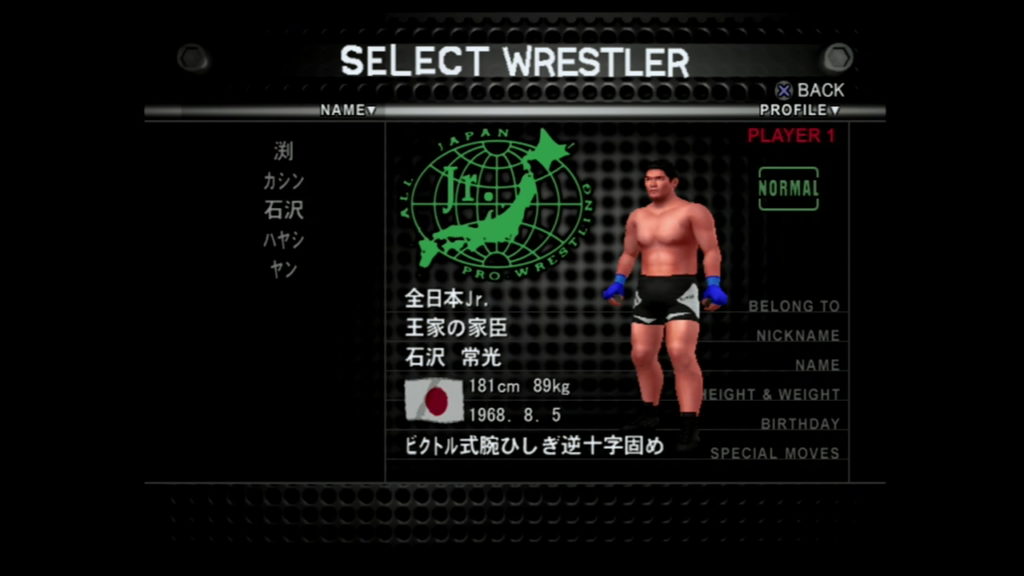Select wrestler 渕 from the name list

pyautogui.click(x=284, y=152)
